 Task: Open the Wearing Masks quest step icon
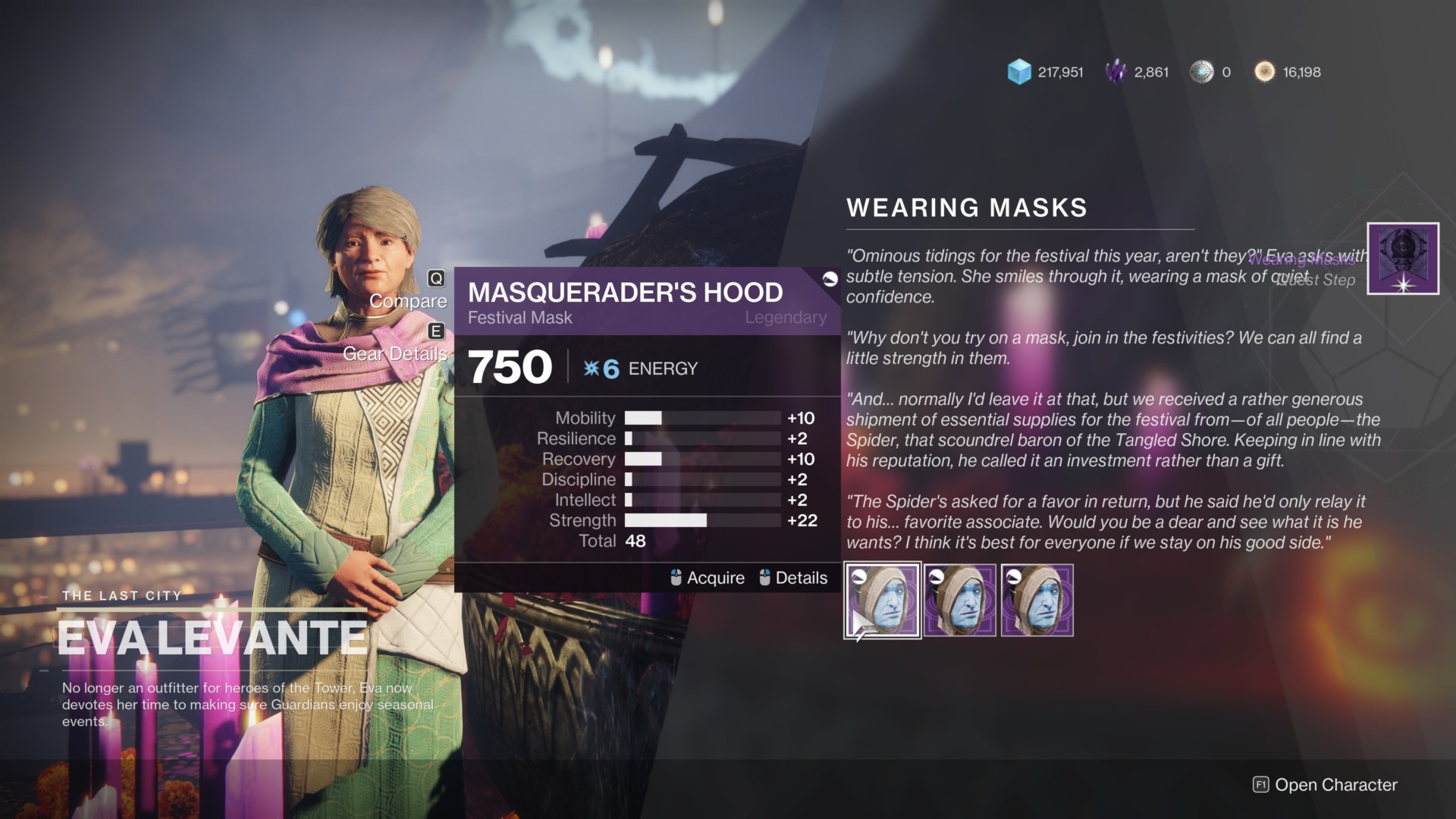point(1402,259)
